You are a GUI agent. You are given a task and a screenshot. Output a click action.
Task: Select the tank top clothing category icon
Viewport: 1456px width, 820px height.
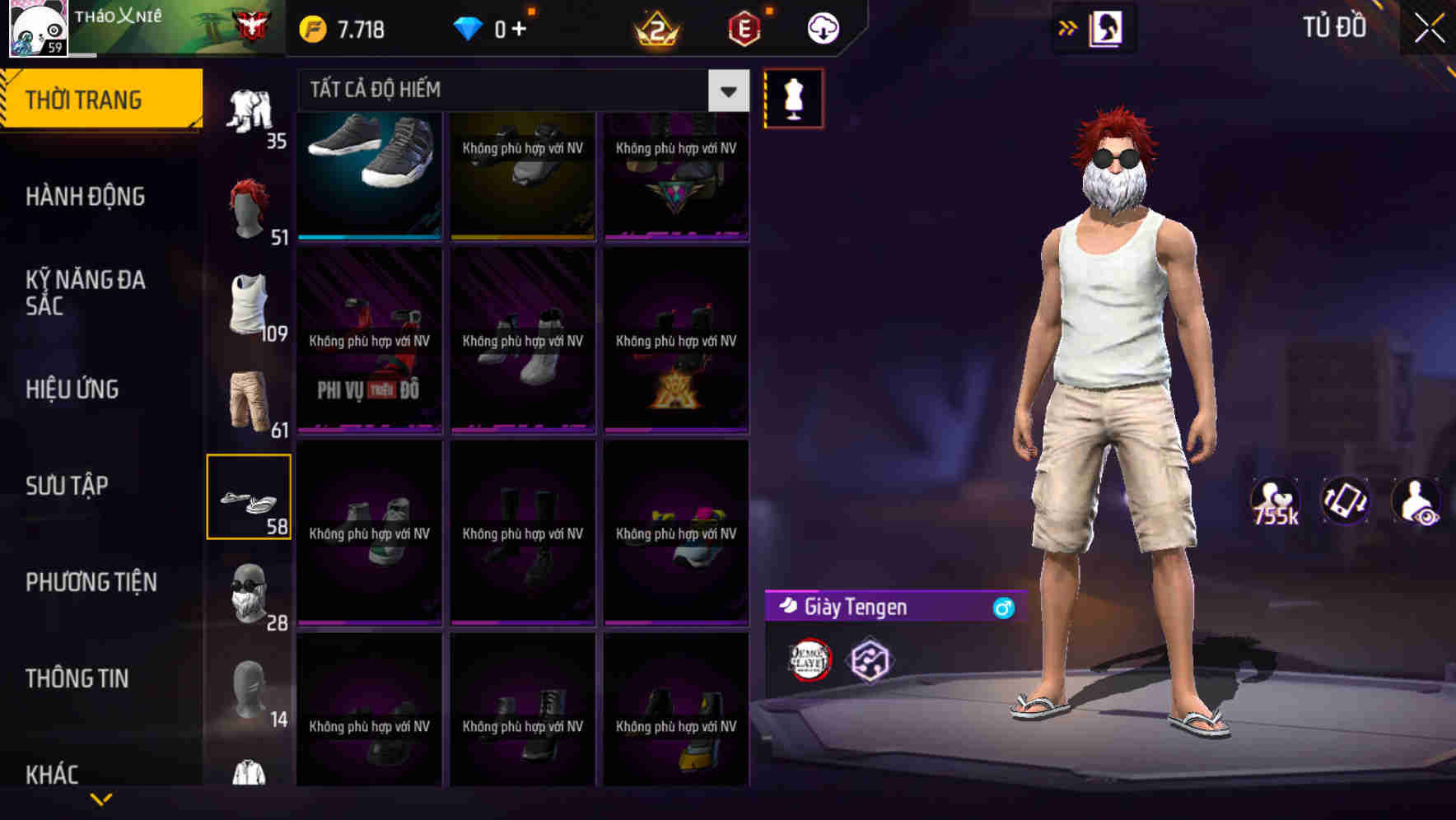250,305
